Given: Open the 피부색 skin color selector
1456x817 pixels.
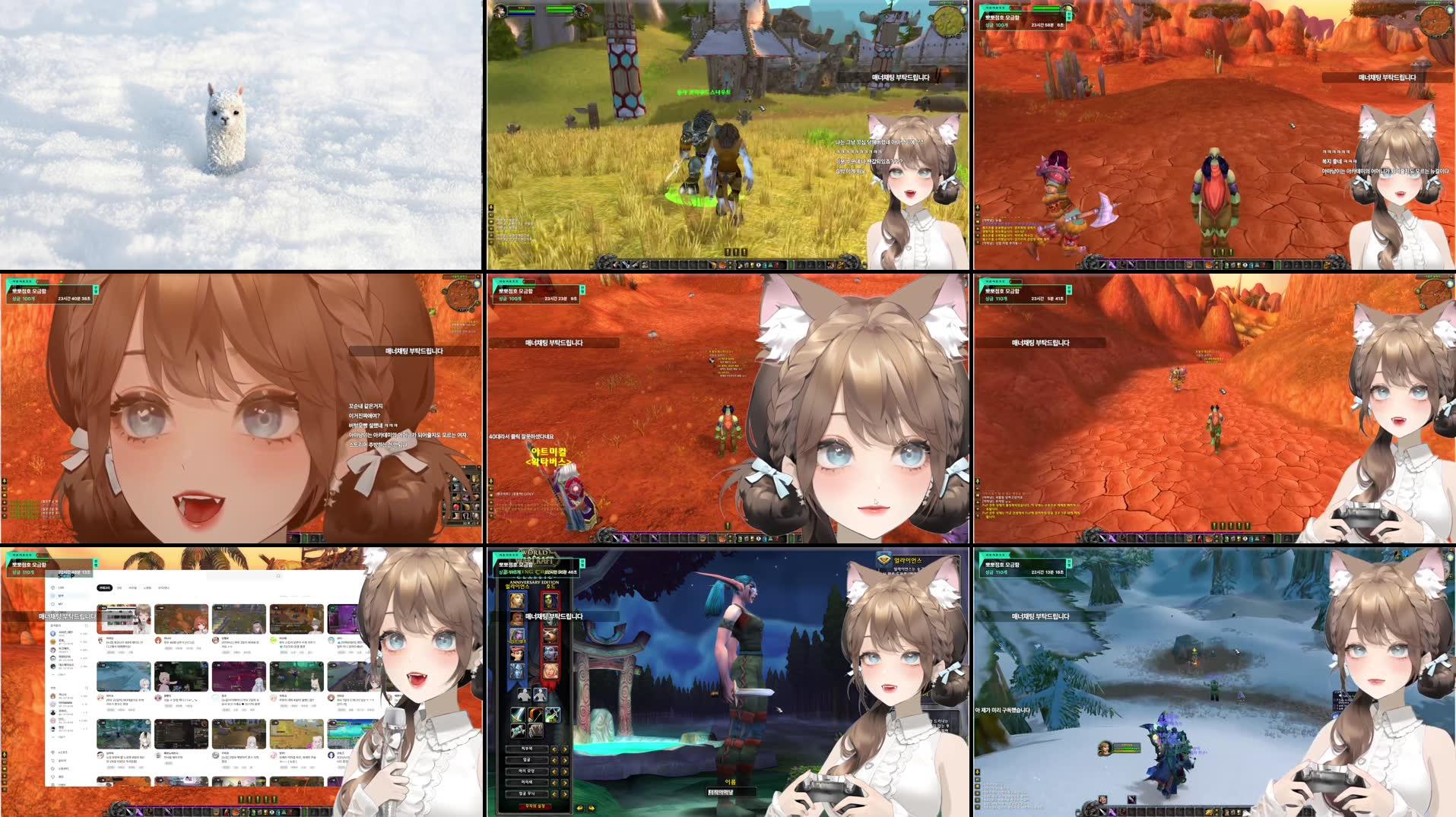Looking at the screenshot, I should 527,749.
